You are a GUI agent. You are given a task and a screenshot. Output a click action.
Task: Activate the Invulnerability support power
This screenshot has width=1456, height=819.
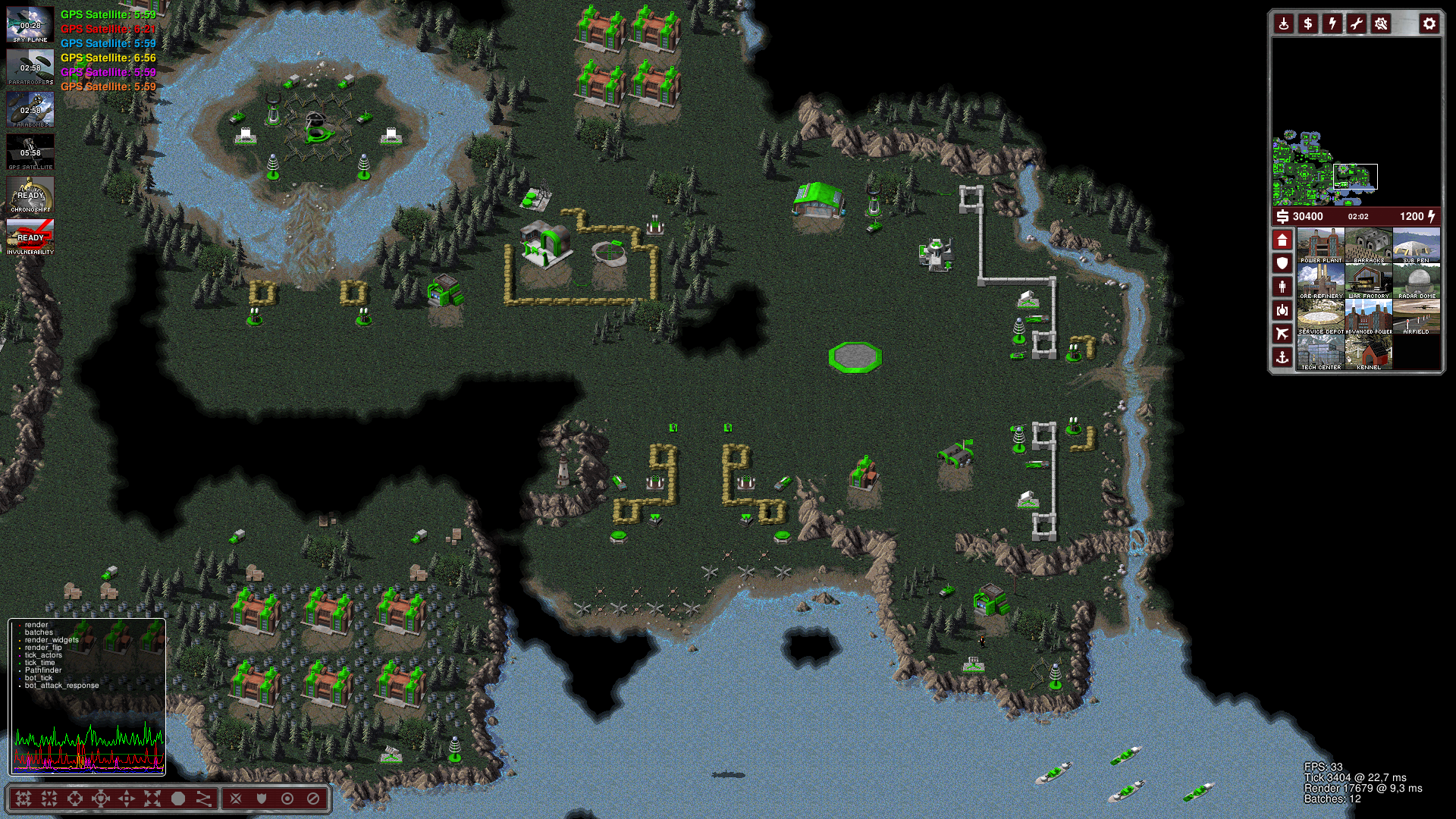[30, 237]
